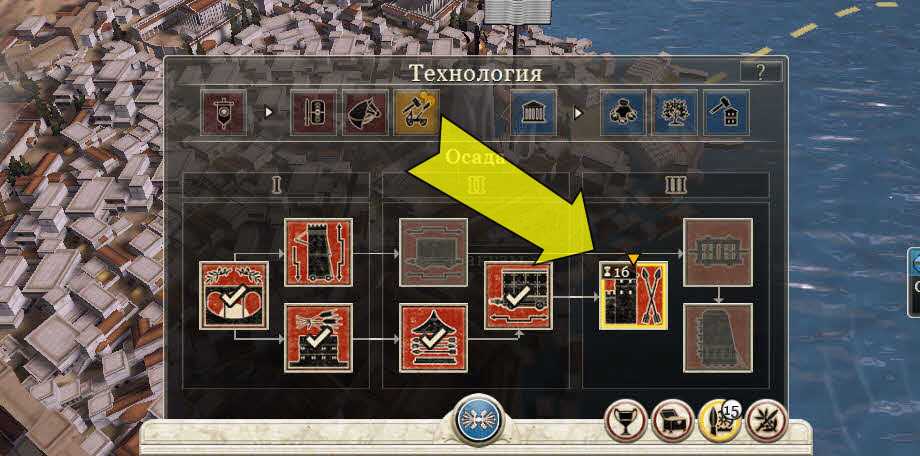The width and height of the screenshot is (920, 456).
Task: Open the technology button with 15 badge
Action: coord(720,421)
